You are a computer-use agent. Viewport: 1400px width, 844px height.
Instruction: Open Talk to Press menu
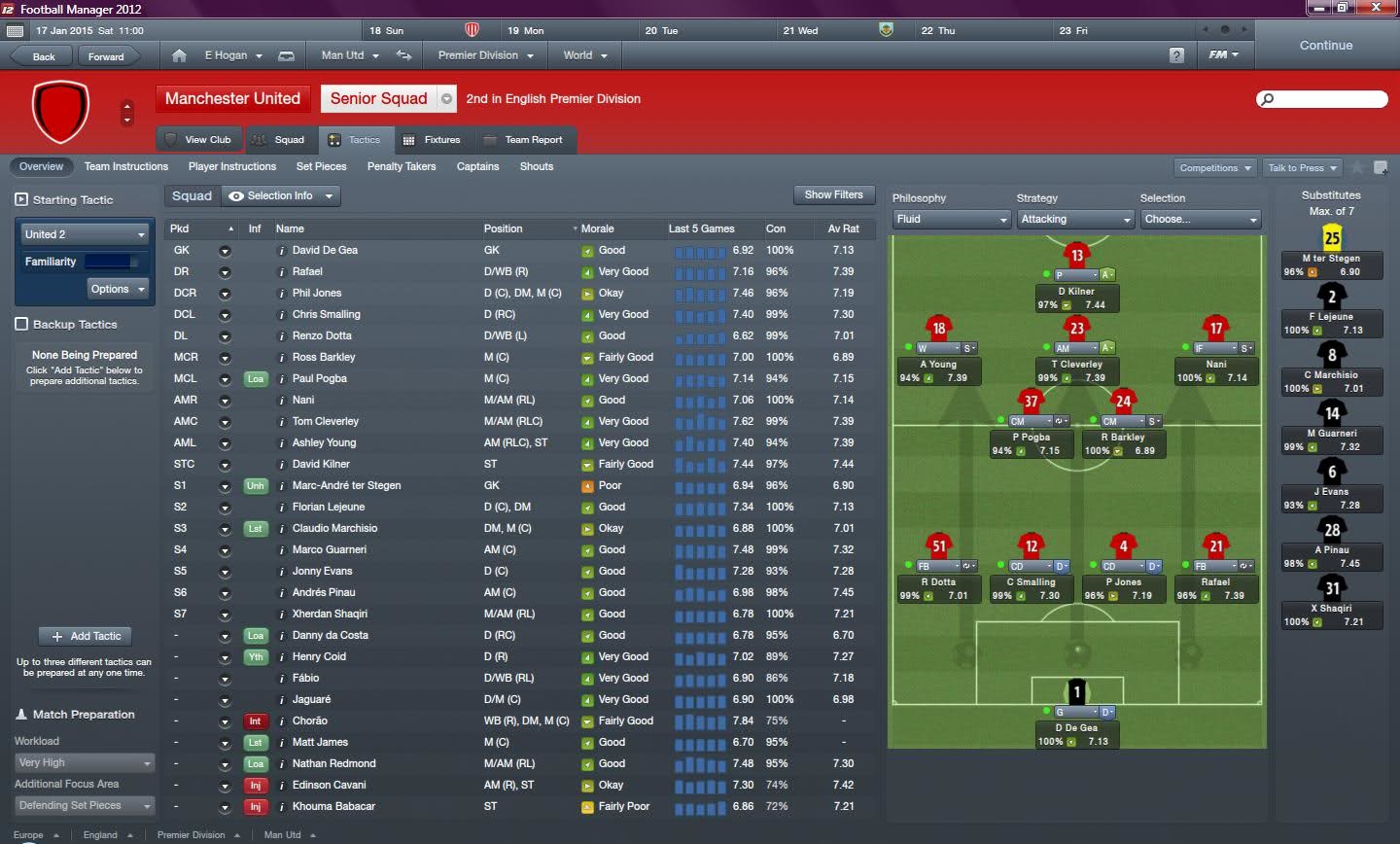pyautogui.click(x=1303, y=167)
